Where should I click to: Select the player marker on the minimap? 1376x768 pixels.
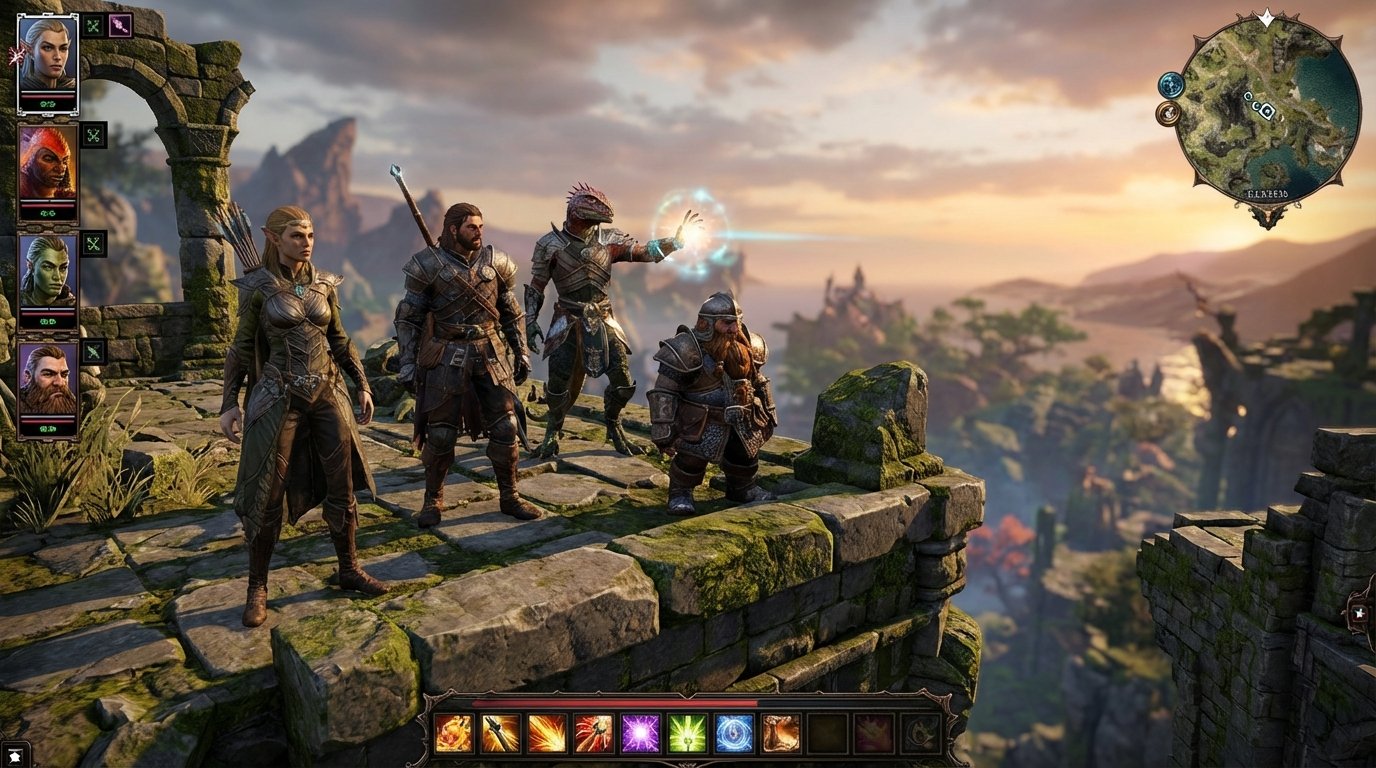(1266, 111)
